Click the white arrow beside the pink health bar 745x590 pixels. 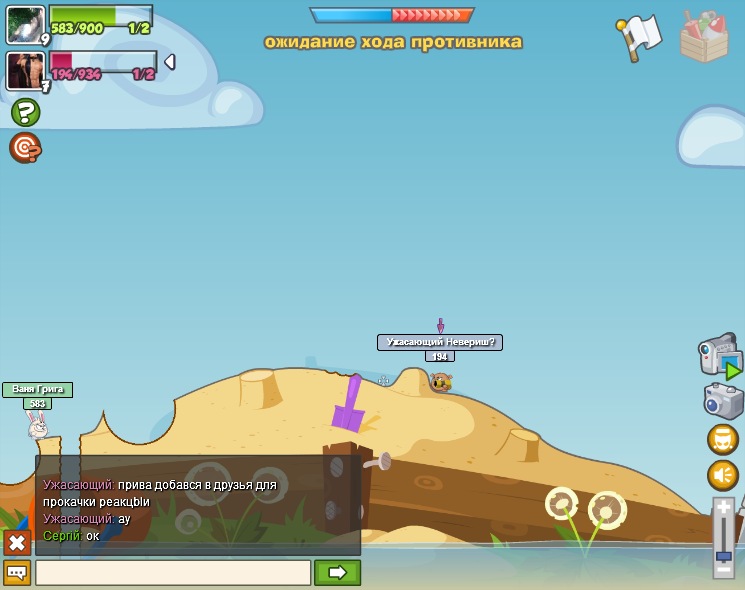(x=169, y=62)
